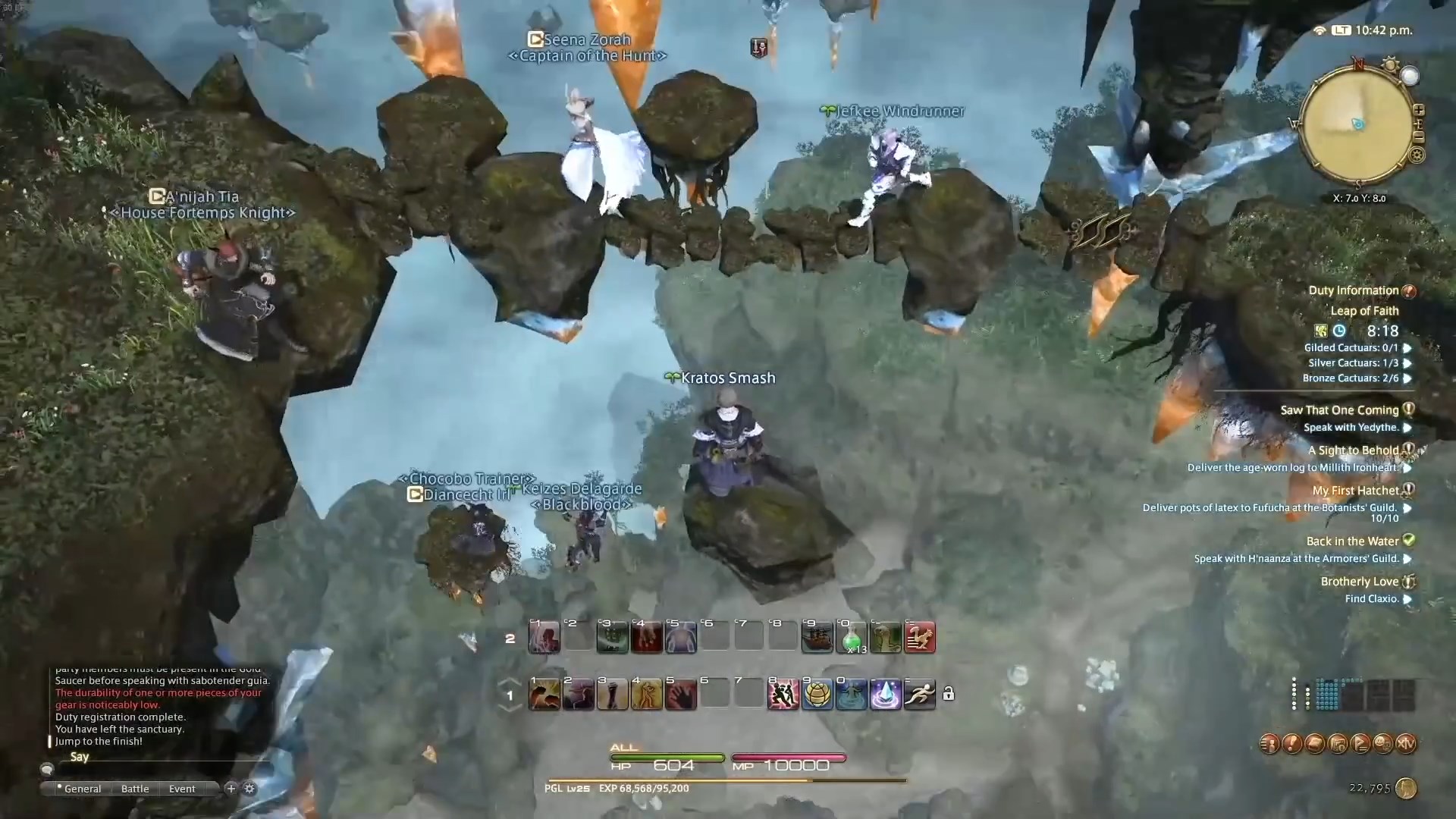
Task: Click the flag-shaped Signs menu icon
Action: (1360, 743)
